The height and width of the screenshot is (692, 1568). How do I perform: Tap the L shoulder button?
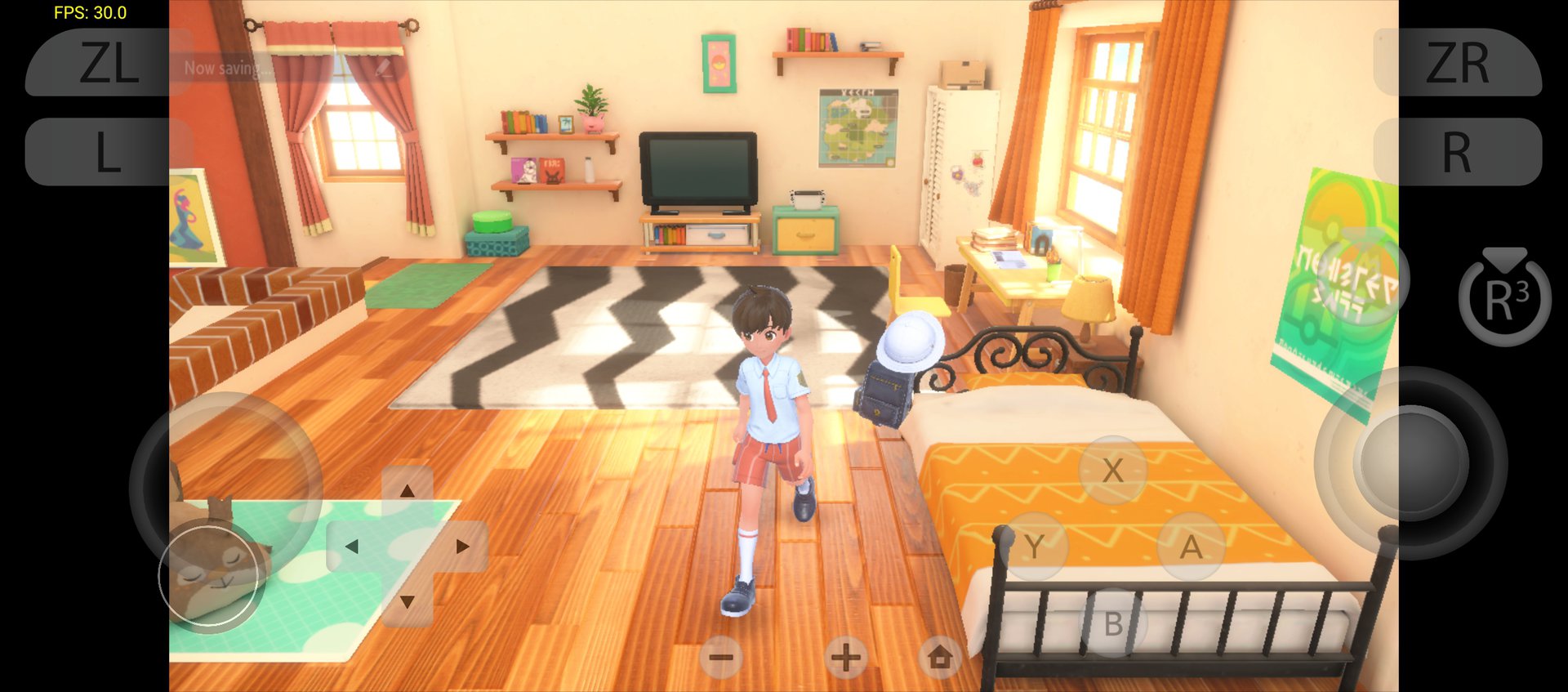point(108,152)
